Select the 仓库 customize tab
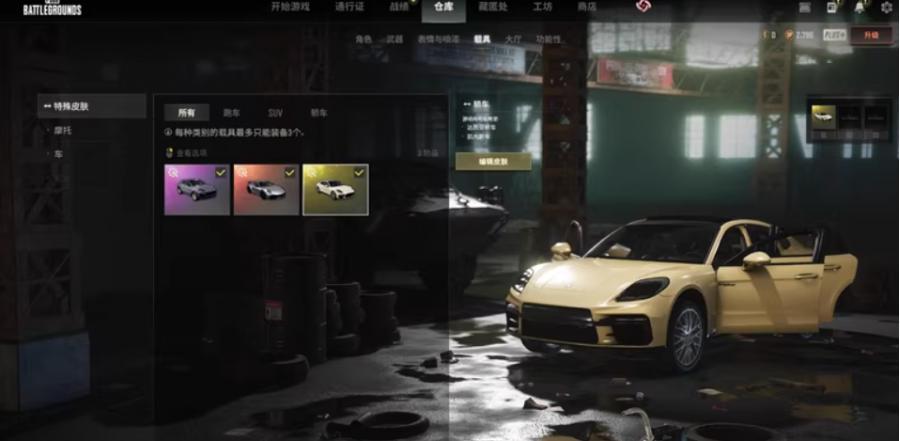The width and height of the screenshot is (900, 441). coord(443,7)
